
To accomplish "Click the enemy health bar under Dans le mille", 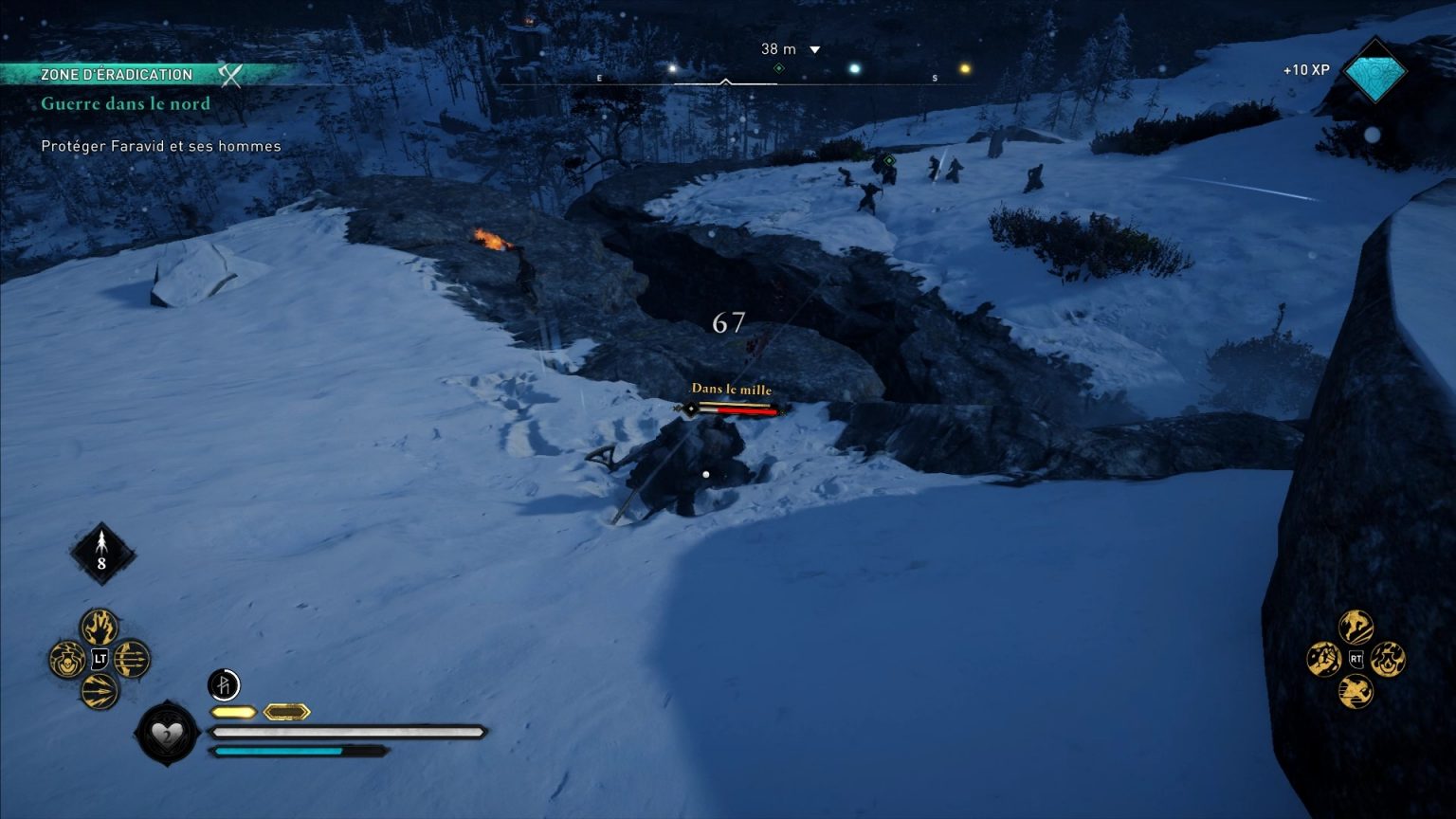I will tap(736, 411).
